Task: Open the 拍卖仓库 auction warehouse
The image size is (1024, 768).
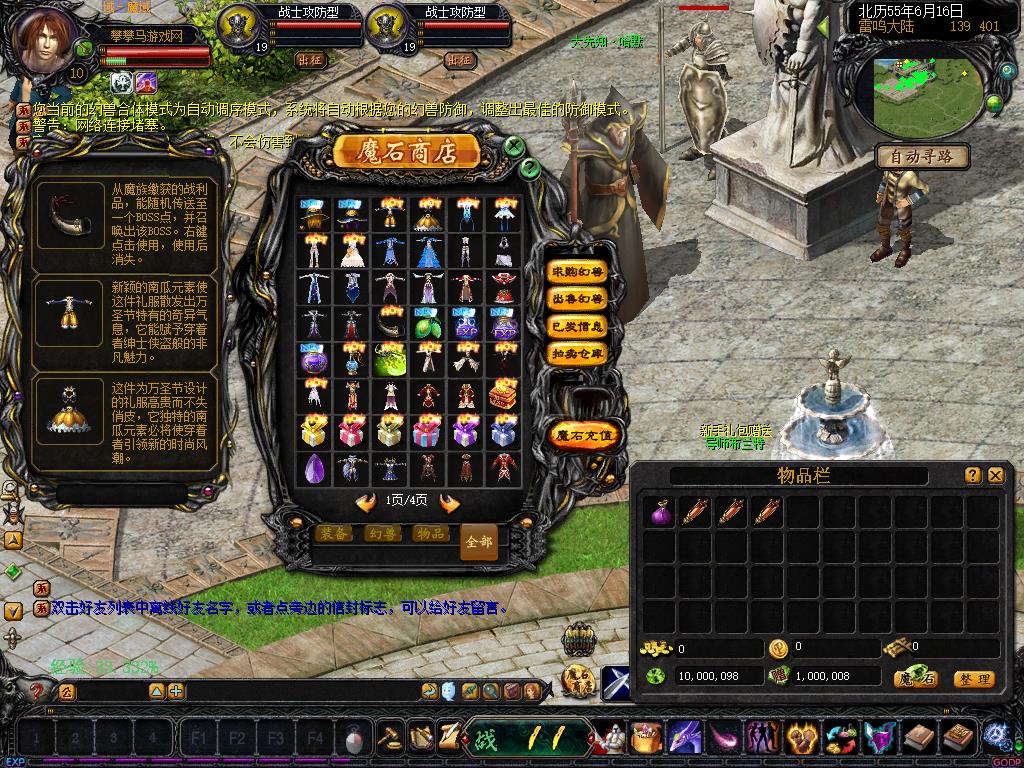Action: point(577,353)
